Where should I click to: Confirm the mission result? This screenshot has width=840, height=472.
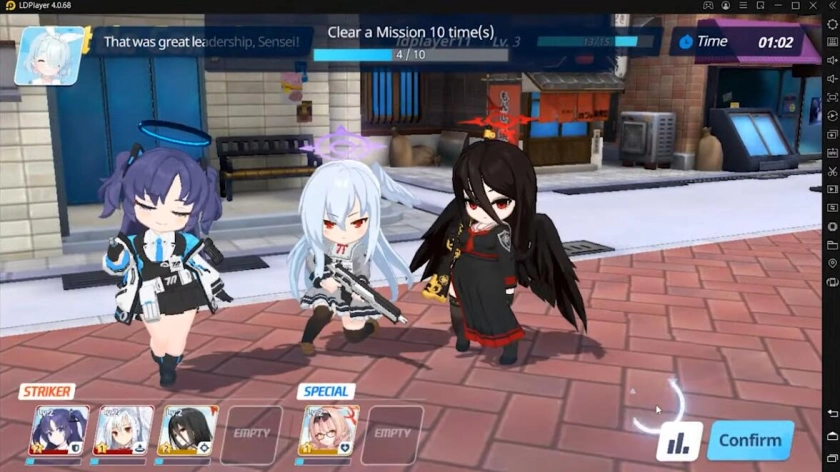(x=750, y=440)
